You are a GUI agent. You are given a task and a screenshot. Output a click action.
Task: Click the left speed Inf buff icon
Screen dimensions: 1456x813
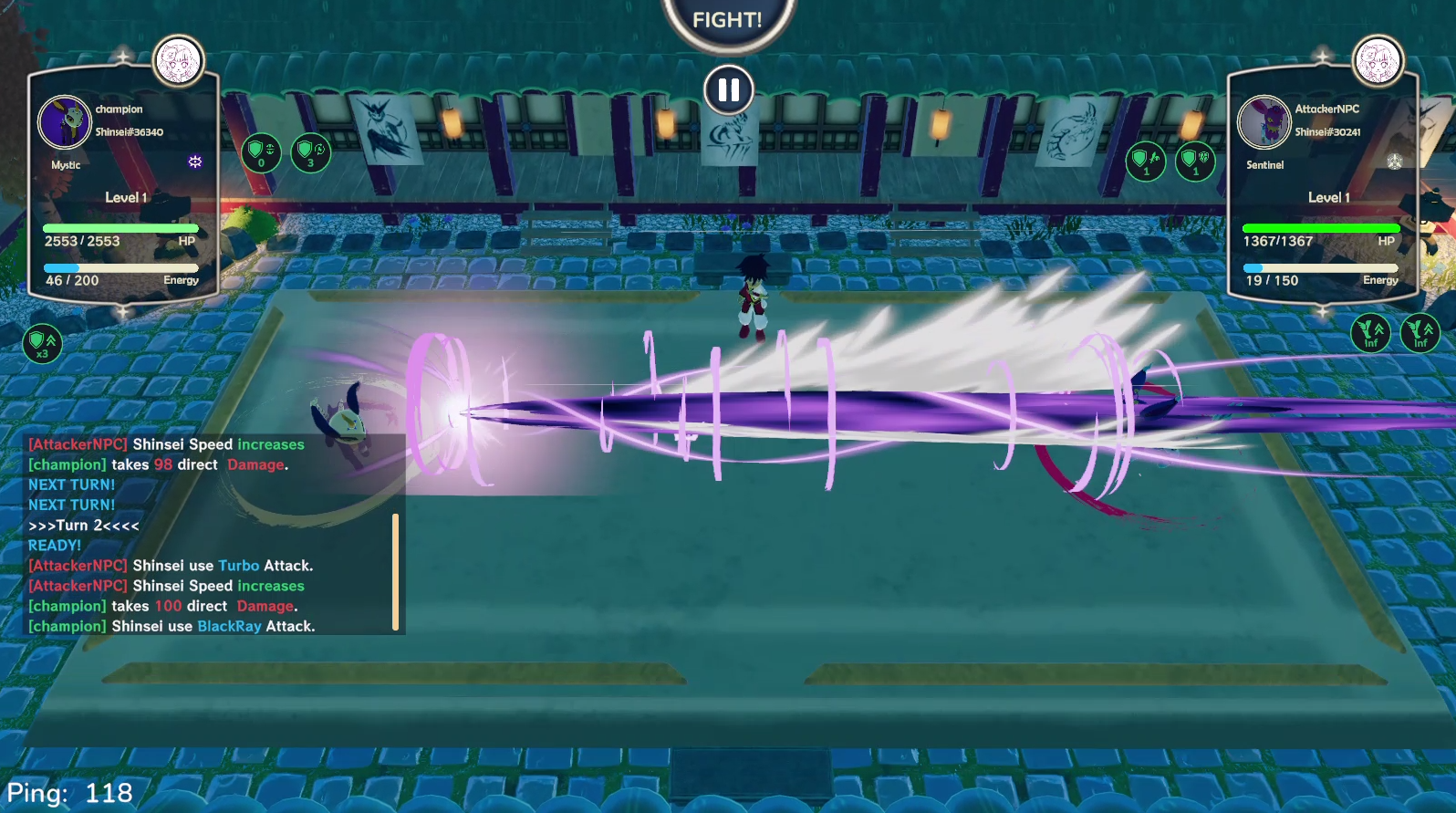[1371, 333]
